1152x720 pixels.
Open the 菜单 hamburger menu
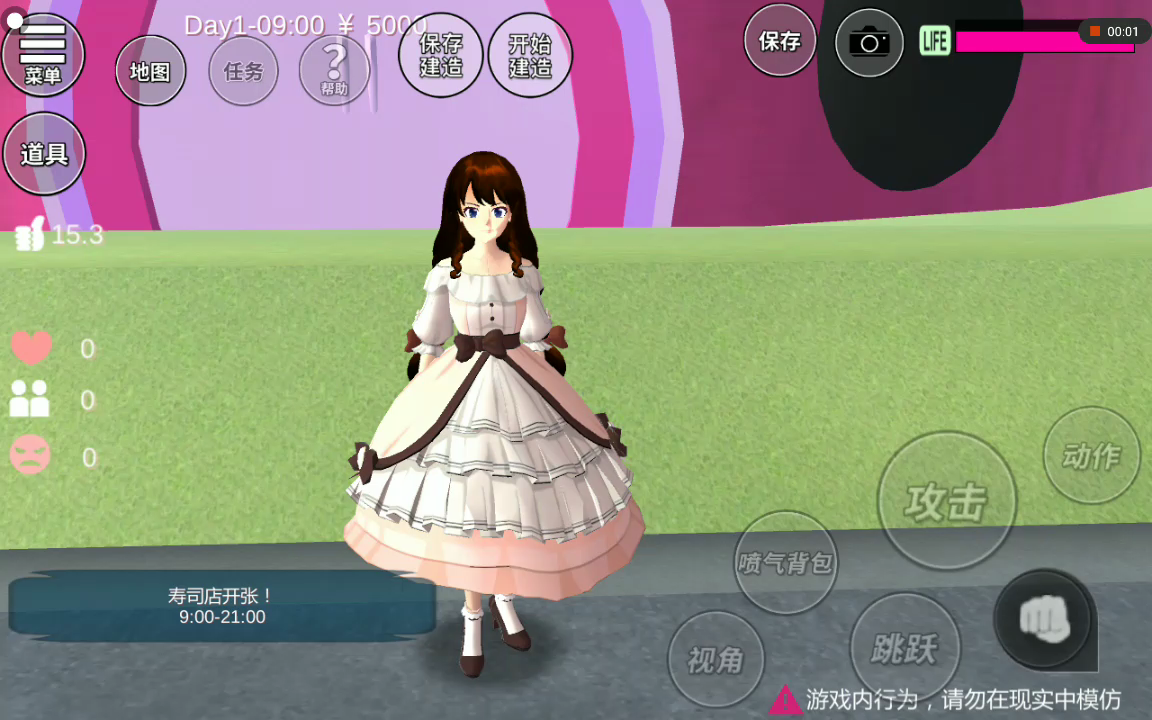click(43, 53)
